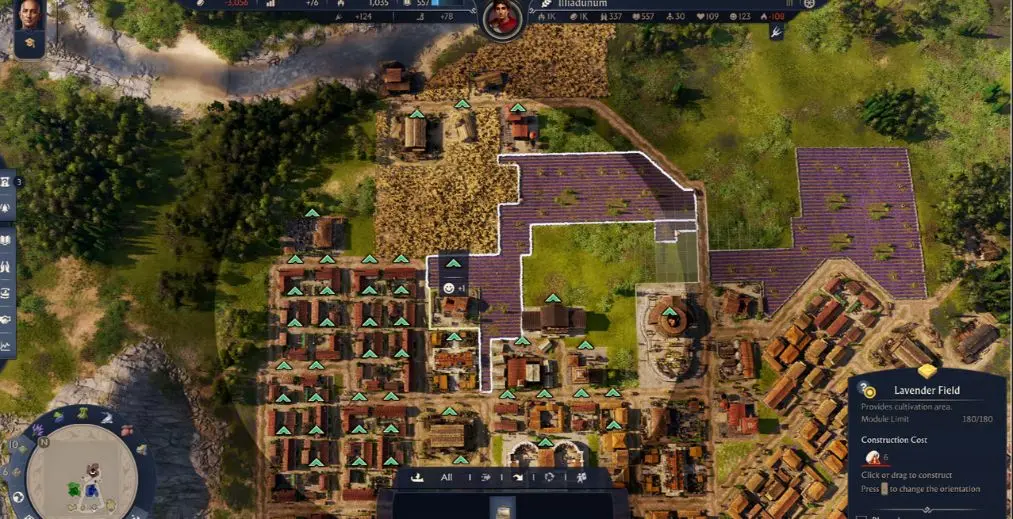Screen dimensions: 1013x519
Task: Open the governor portrait at top center
Action: tap(502, 19)
